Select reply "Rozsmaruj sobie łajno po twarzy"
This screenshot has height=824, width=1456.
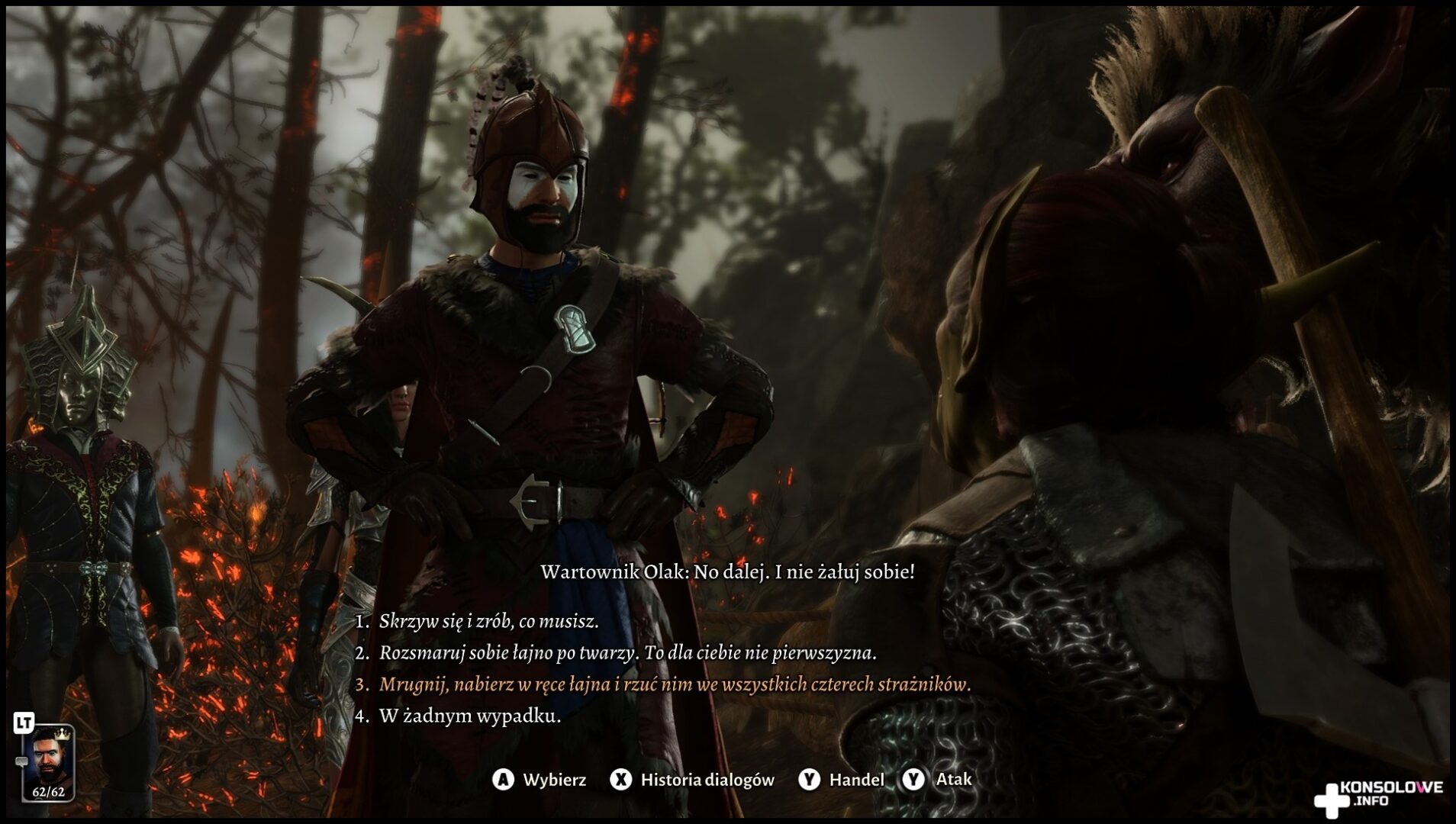pyautogui.click(x=627, y=654)
